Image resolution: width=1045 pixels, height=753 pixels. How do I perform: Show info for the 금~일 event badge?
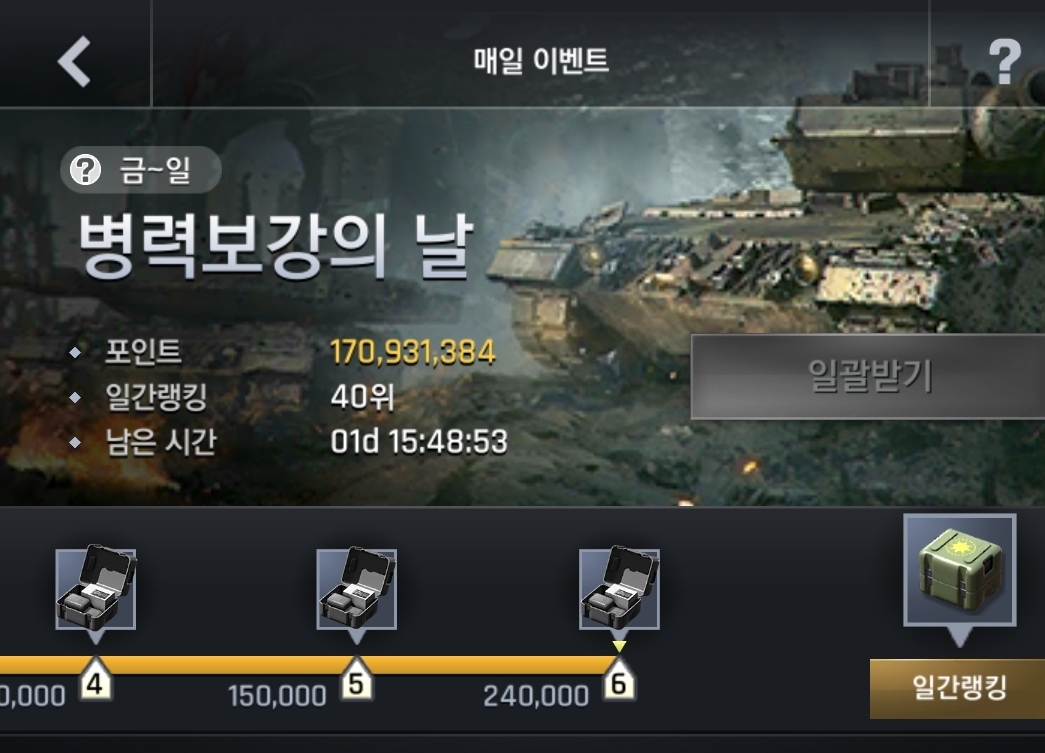(140, 171)
